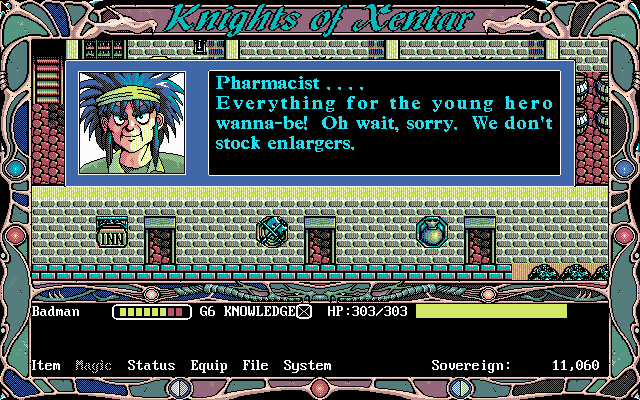The image size is (640, 400).
Task: Open the Magic menu
Action: point(94,366)
